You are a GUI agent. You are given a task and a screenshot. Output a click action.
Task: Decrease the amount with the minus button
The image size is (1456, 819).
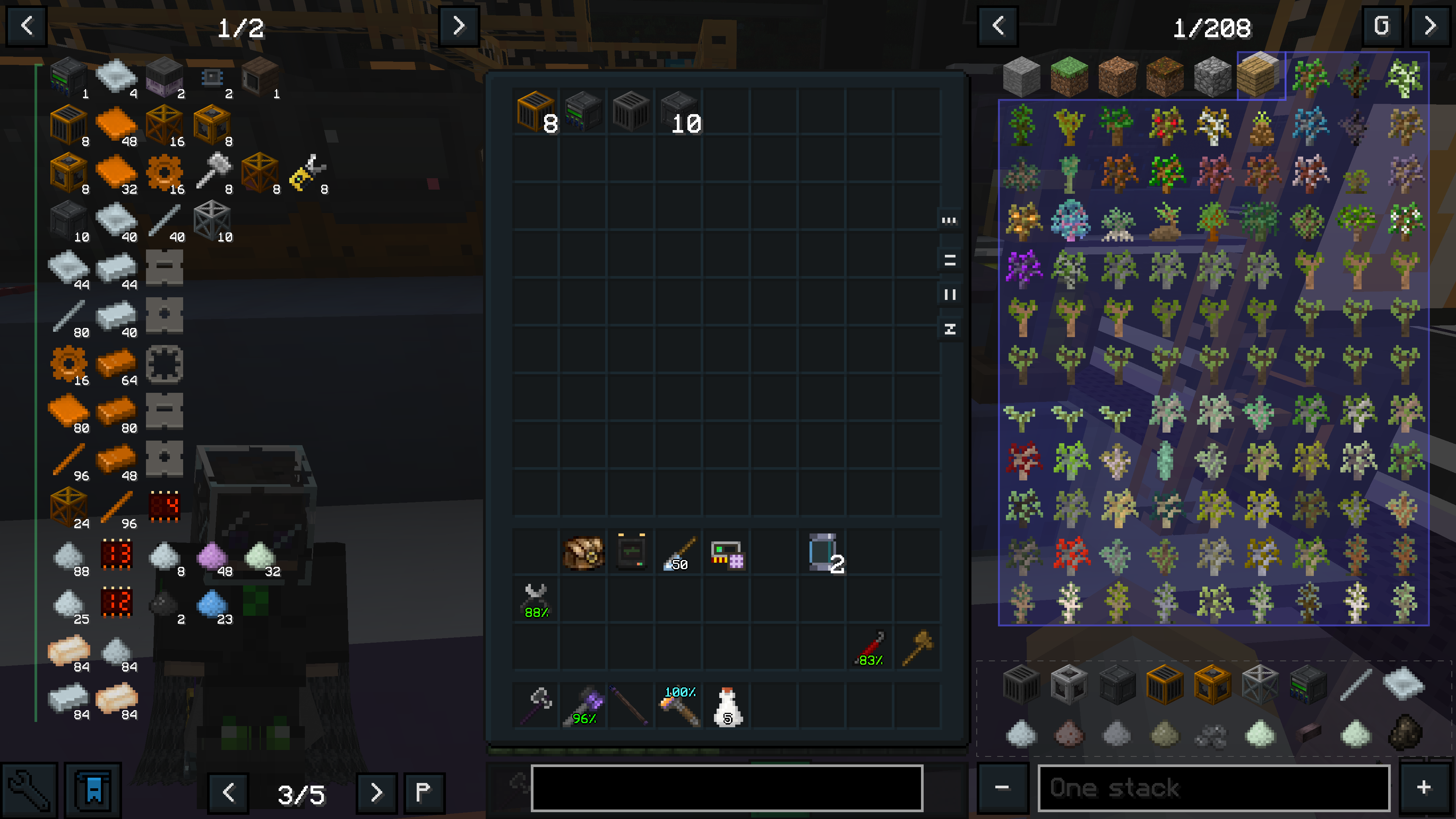click(1002, 788)
